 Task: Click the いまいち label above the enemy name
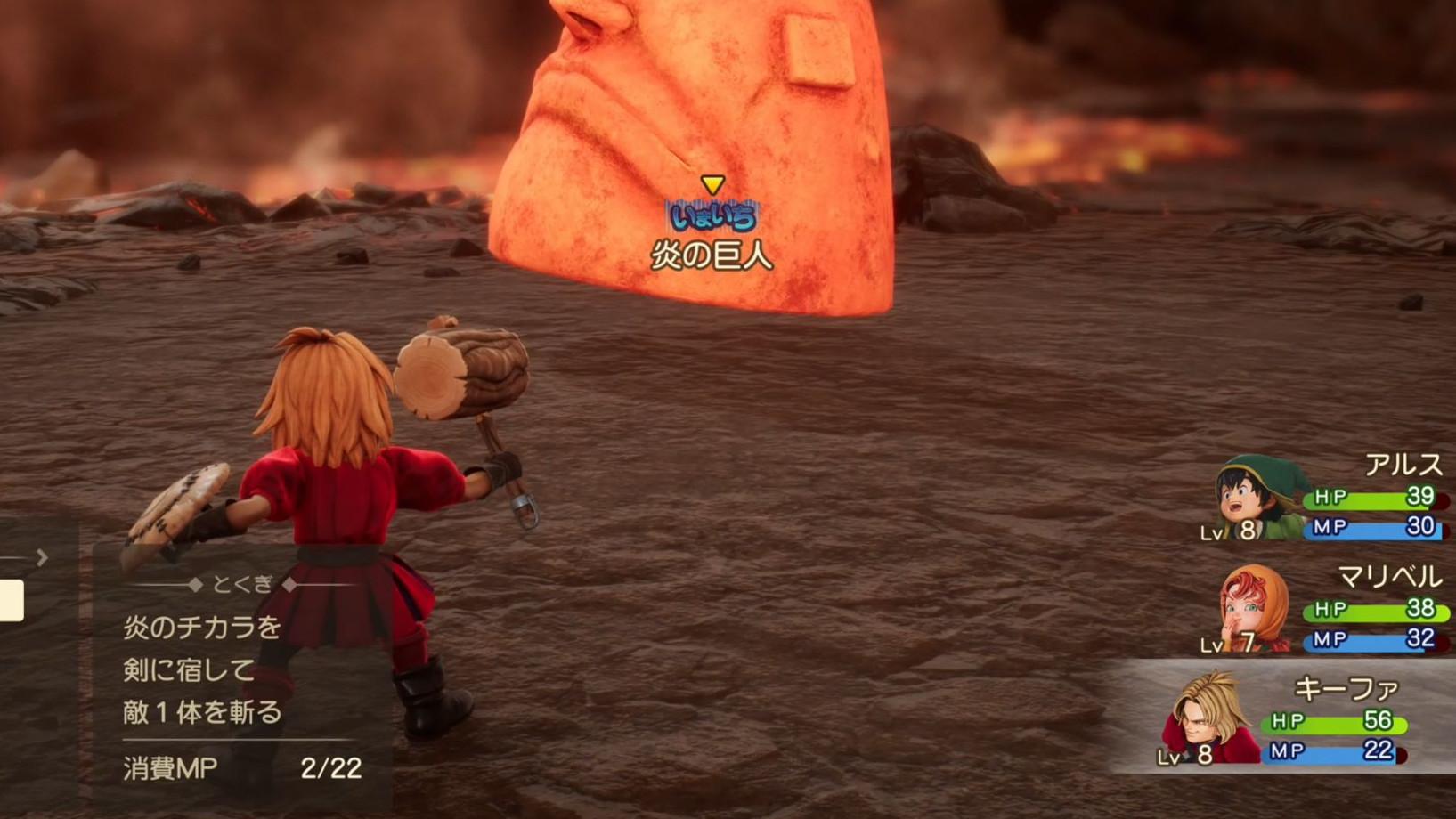tap(712, 215)
